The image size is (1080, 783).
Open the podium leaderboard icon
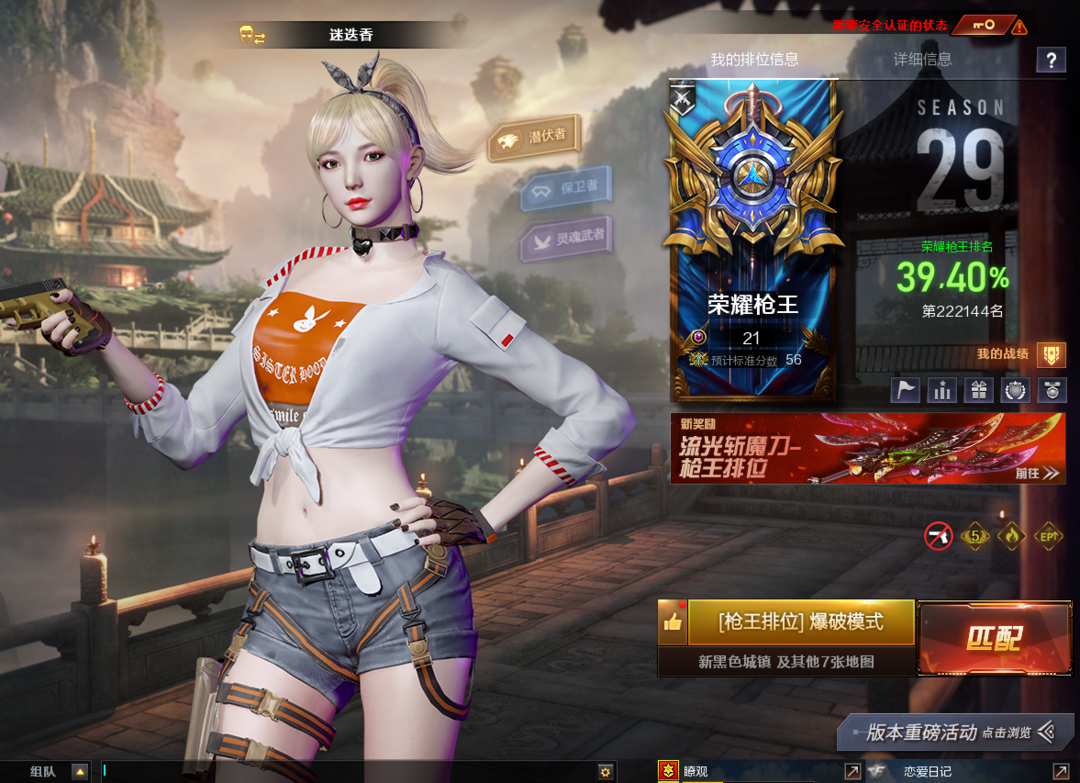(x=942, y=390)
